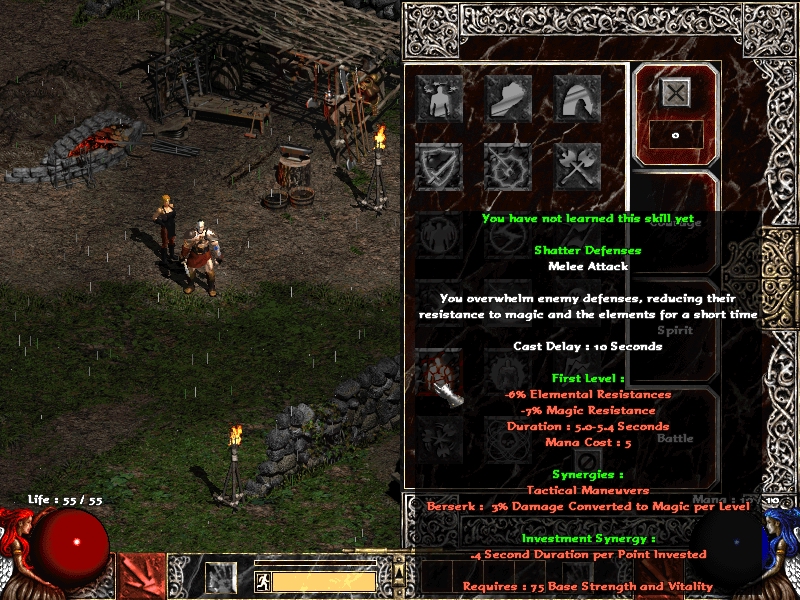Open the left-click attack skill selector
Image resolution: width=800 pixels, height=600 pixels.
coord(140,577)
